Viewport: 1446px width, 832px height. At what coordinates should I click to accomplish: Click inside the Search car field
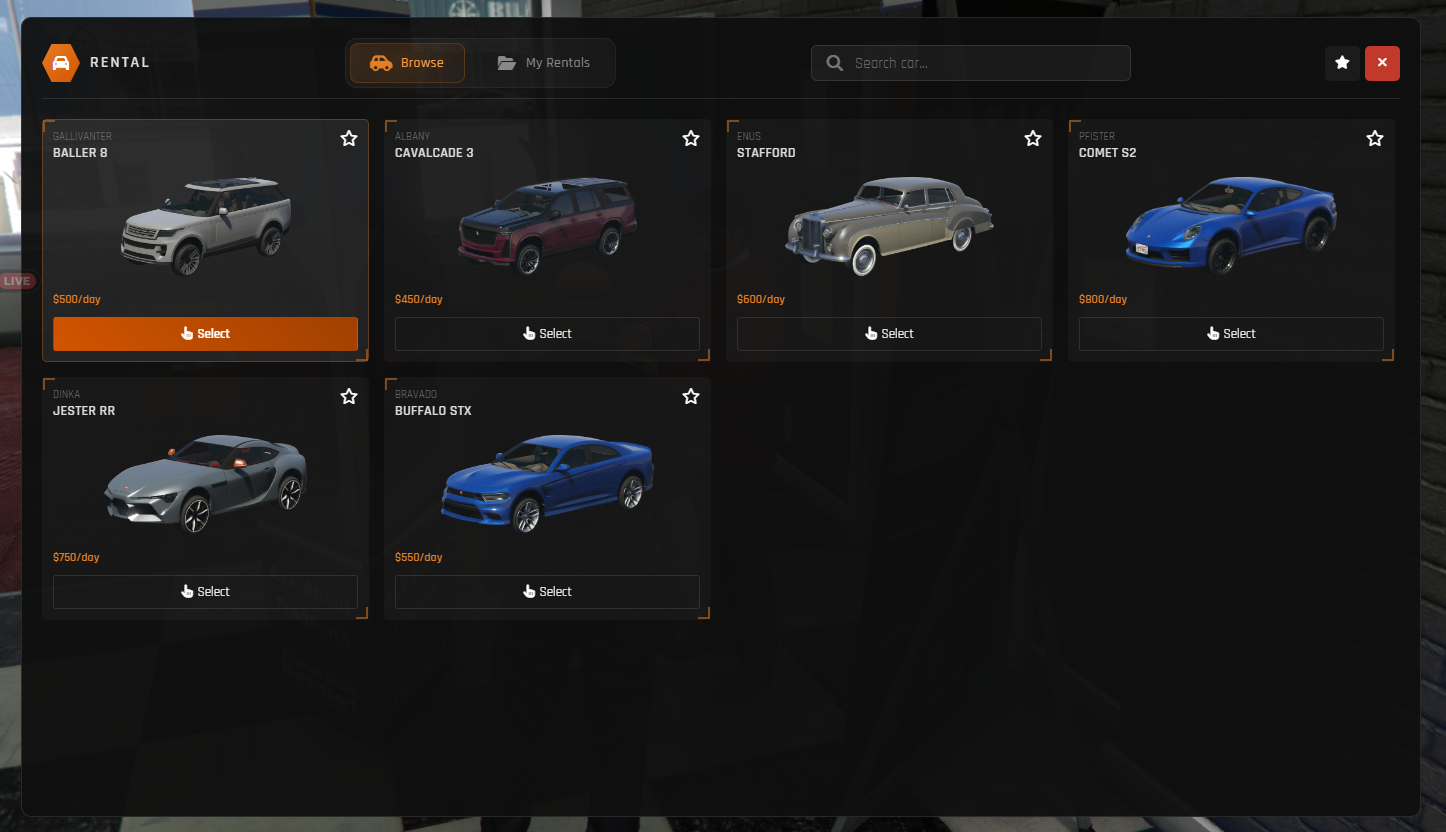(x=970, y=62)
